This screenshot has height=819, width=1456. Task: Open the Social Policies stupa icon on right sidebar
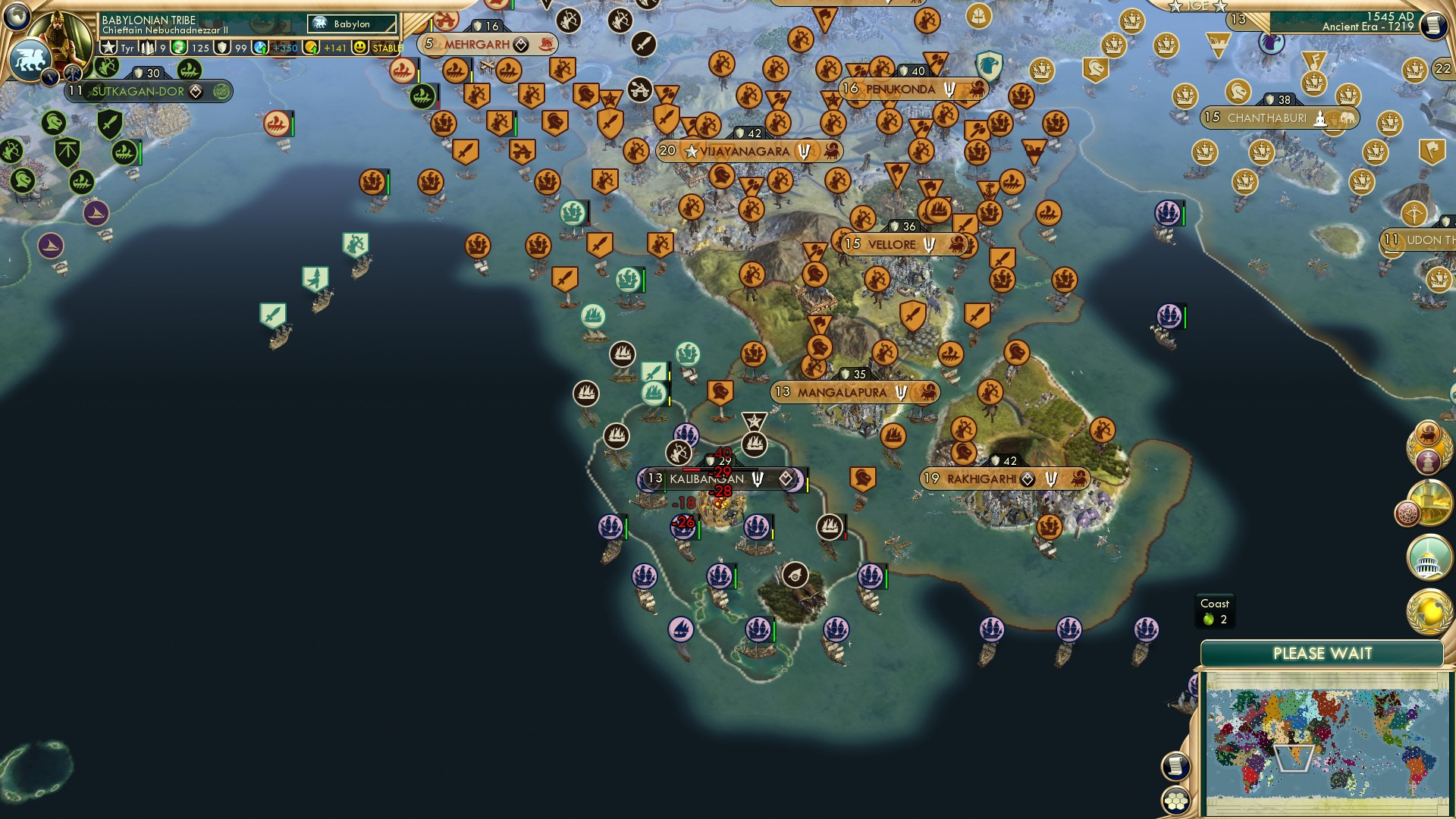tap(1428, 460)
